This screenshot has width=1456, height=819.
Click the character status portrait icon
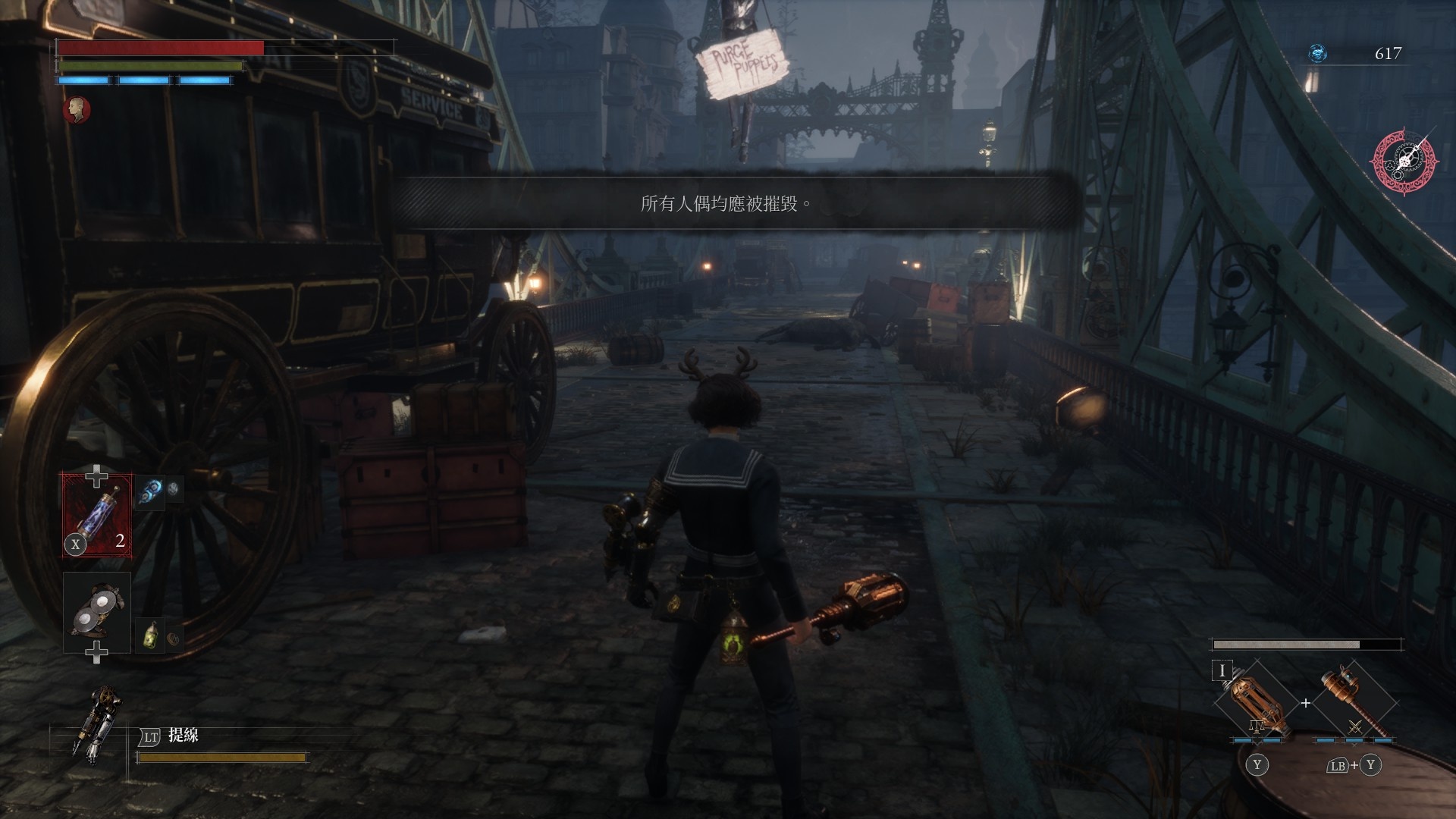click(77, 110)
